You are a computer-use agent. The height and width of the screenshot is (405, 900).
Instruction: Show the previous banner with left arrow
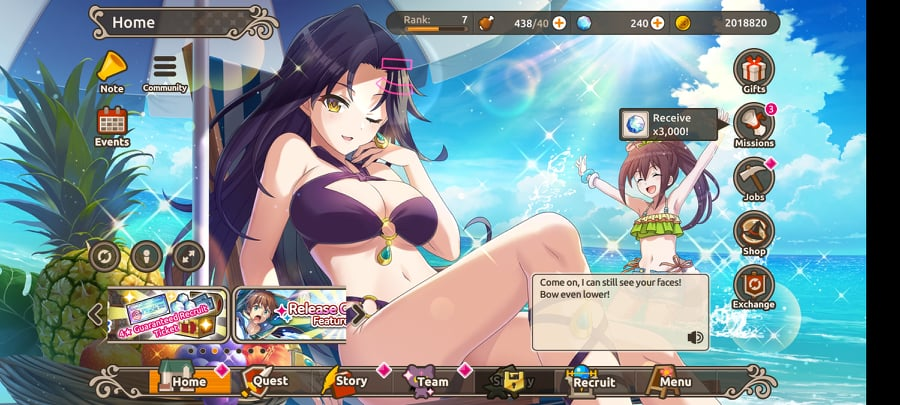[x=96, y=314]
